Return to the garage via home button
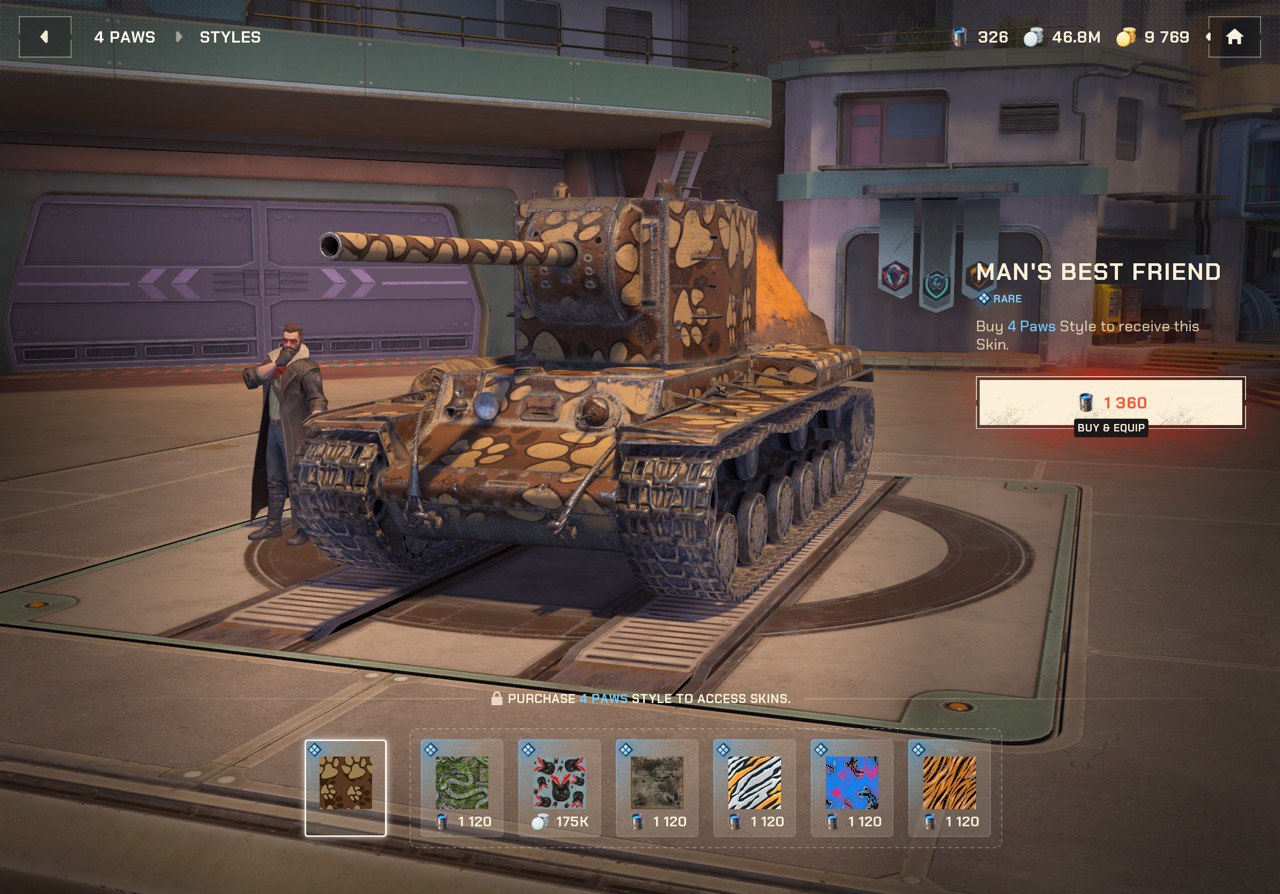Viewport: 1280px width, 894px height. (1234, 37)
